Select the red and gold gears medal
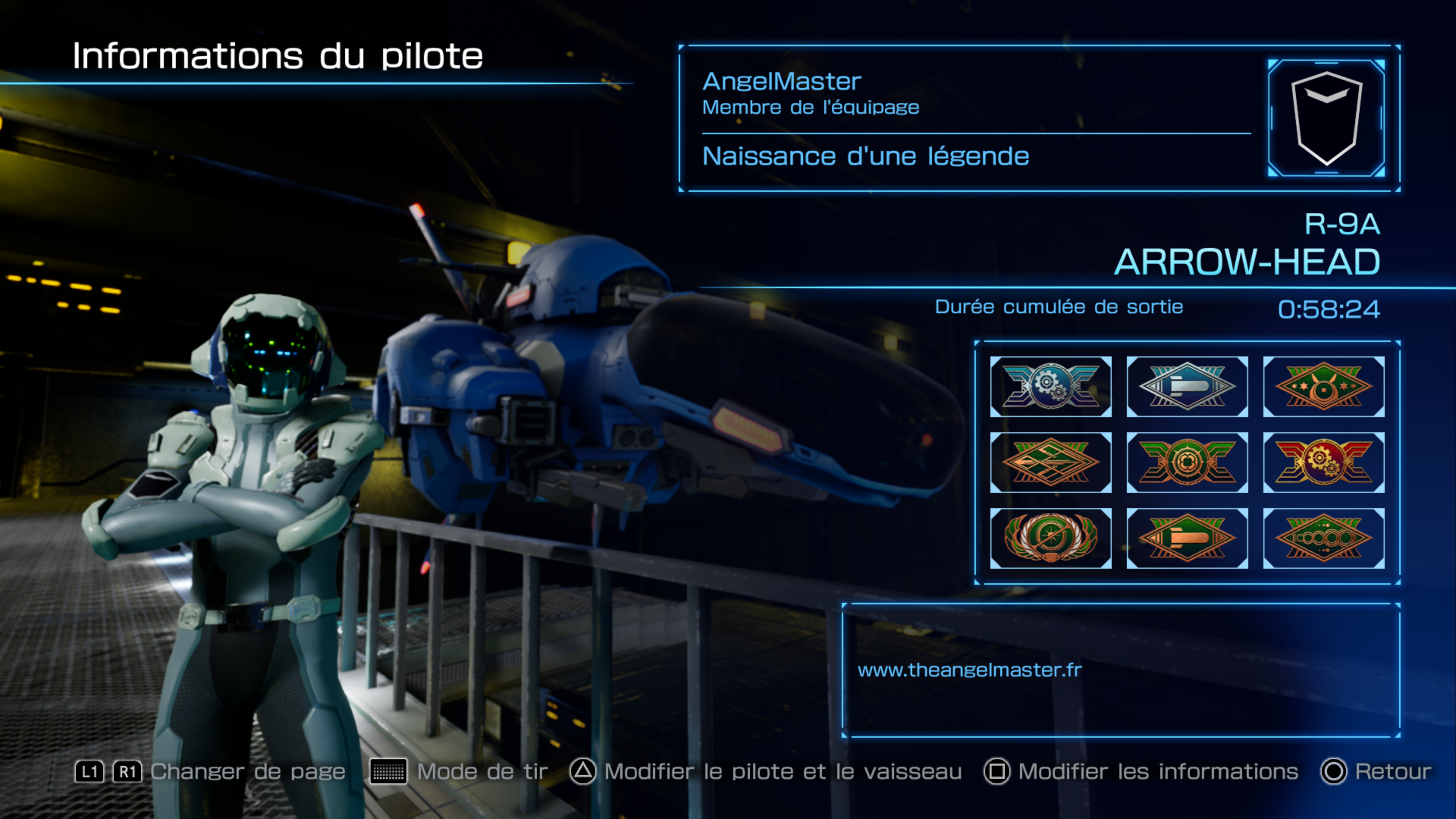This screenshot has width=1456, height=819. point(1324,462)
